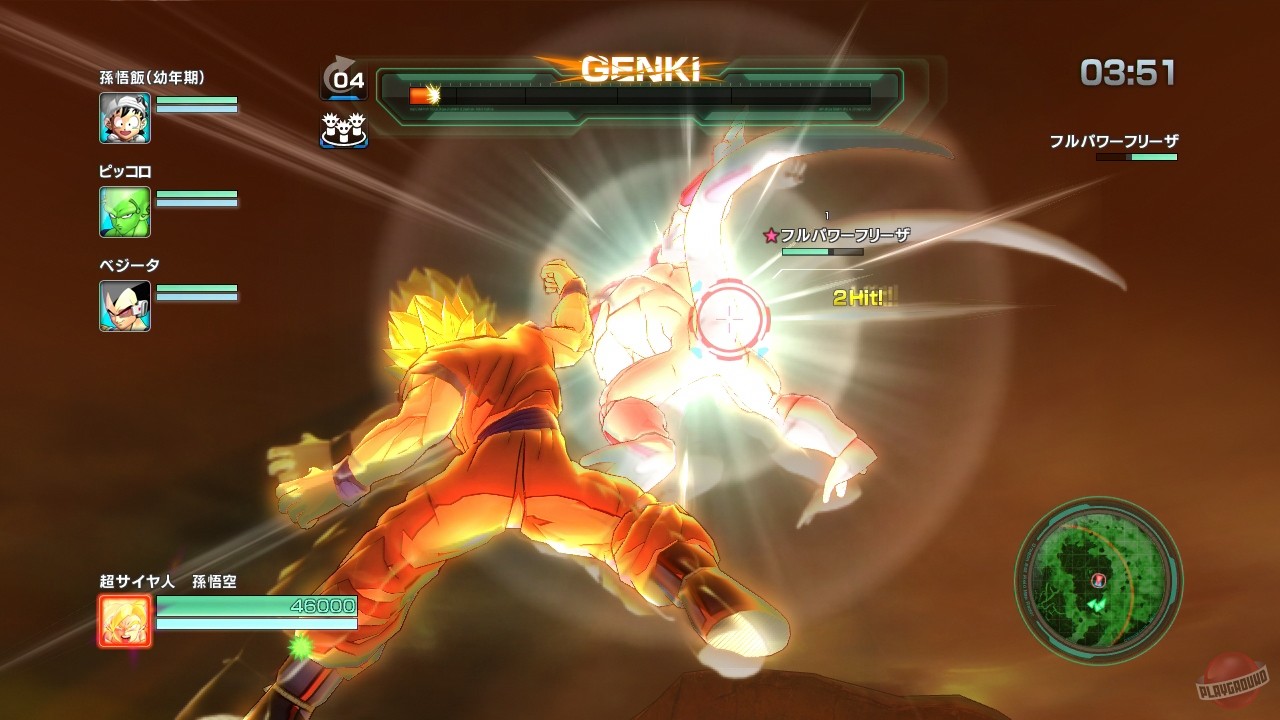Viewport: 1280px width, 720px height.
Task: Click the targeting reticle on Frieza
Action: coord(729,317)
